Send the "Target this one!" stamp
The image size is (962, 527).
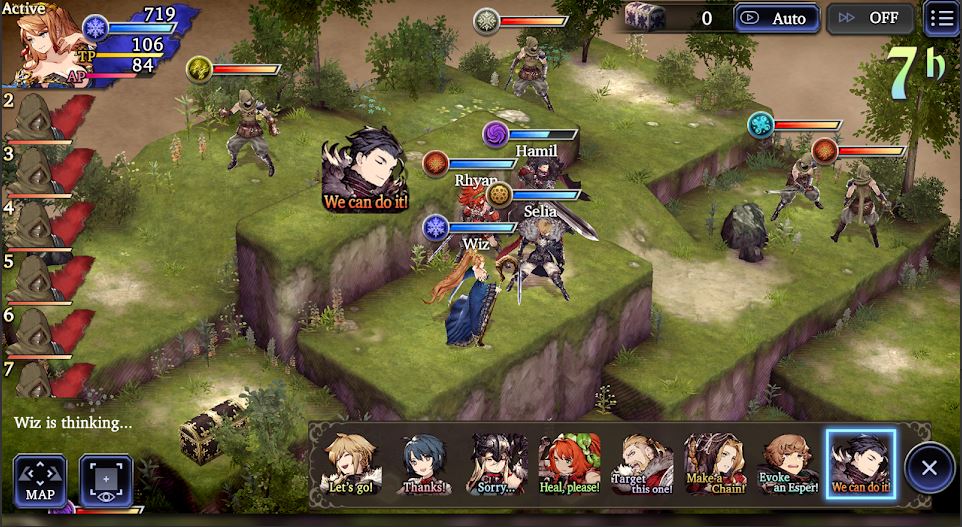click(x=641, y=465)
